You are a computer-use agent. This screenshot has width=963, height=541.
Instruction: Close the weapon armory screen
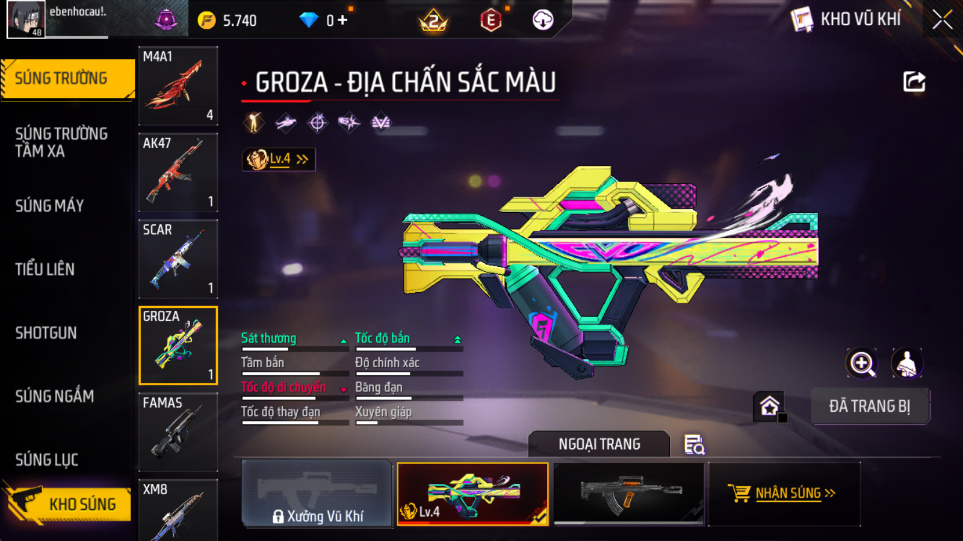(942, 19)
